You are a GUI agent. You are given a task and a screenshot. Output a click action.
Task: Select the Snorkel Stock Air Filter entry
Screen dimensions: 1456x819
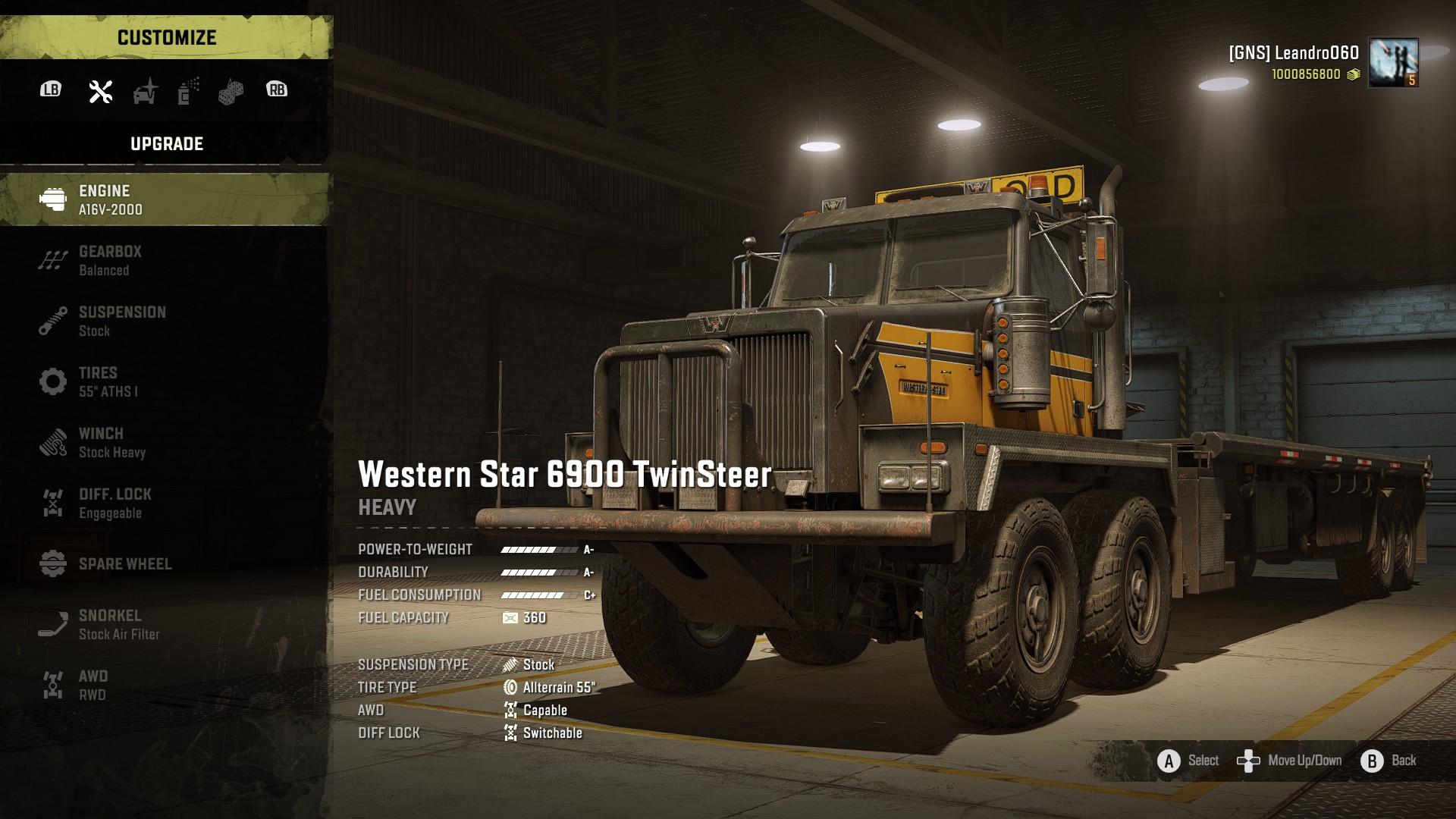tap(165, 624)
